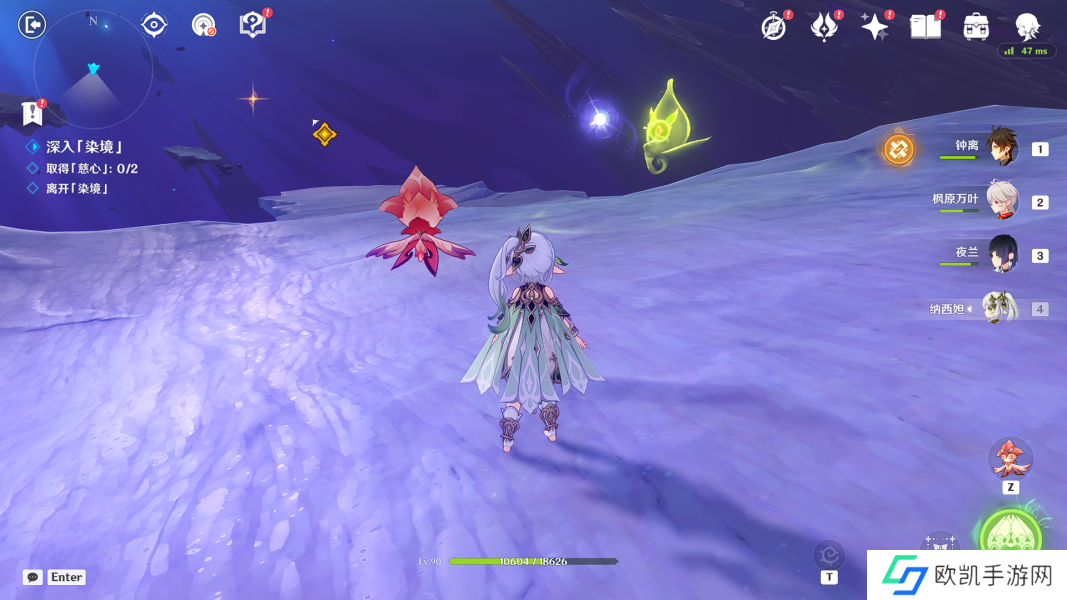Viewport: 1067px width, 600px height.
Task: Use the red flower gadget icon
Action: pos(1010,458)
